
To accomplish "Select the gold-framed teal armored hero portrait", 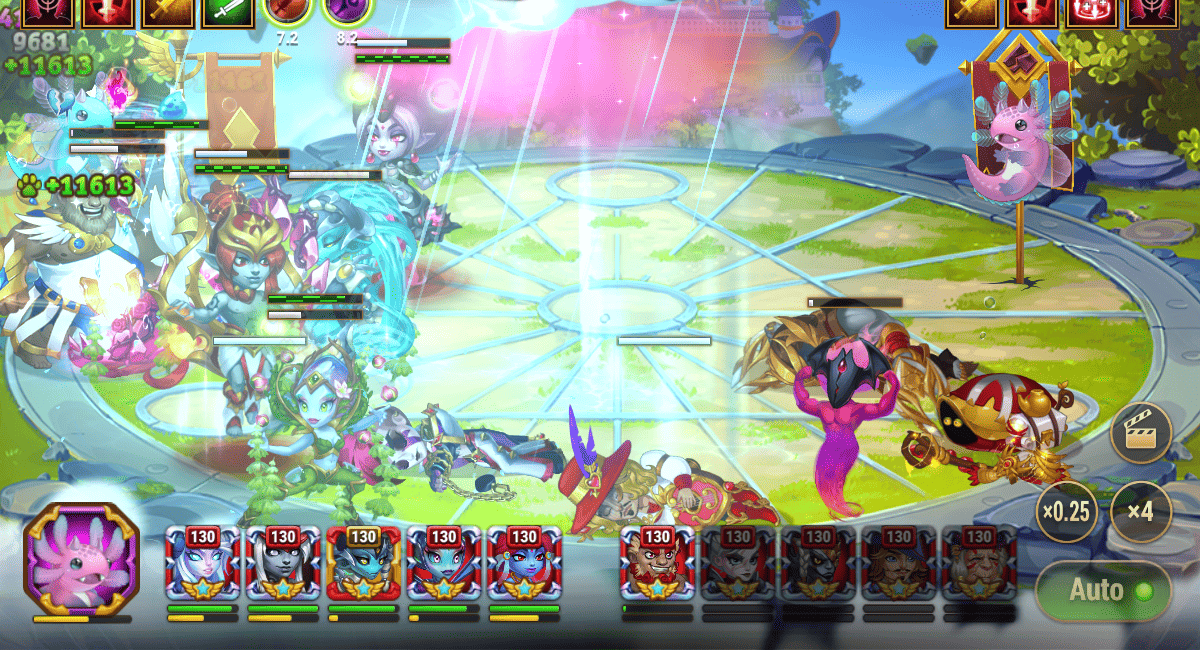I will pos(363,563).
